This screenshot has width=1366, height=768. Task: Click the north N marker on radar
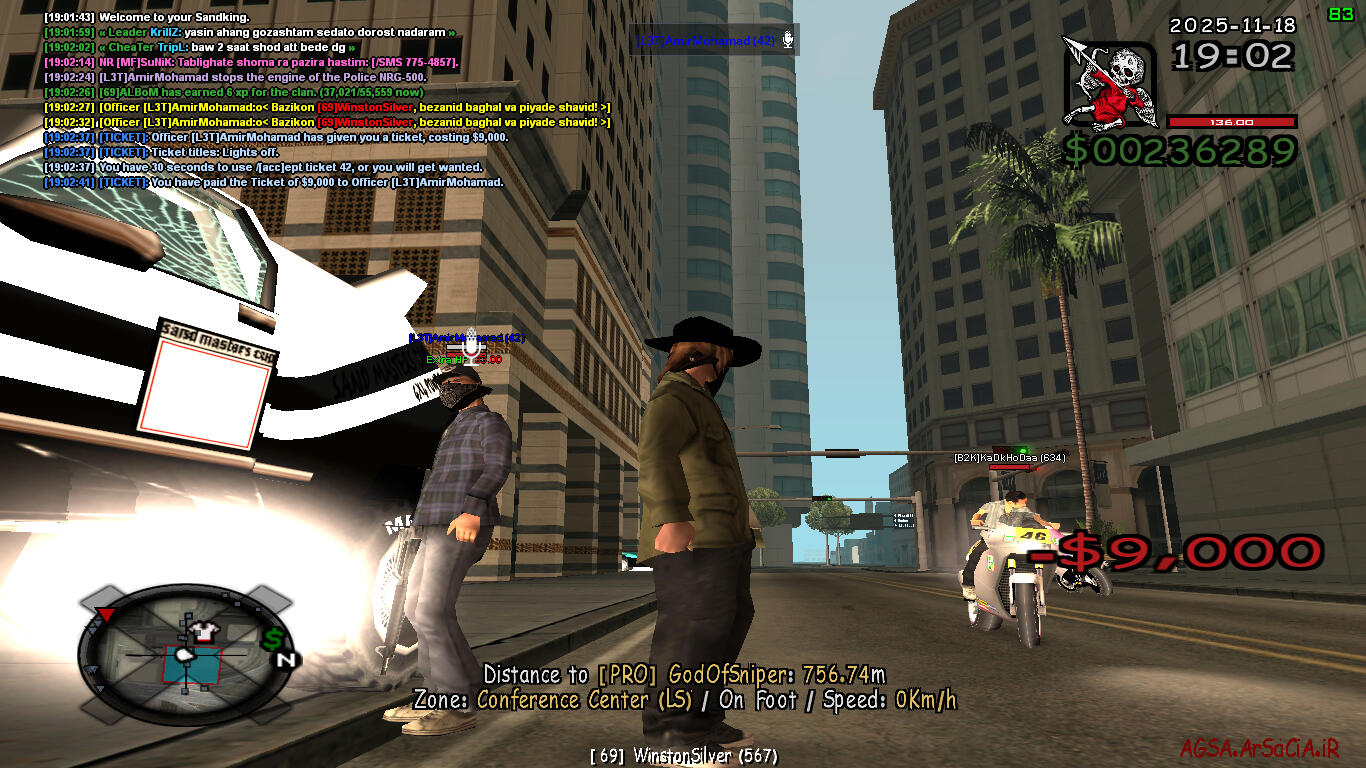tap(285, 659)
